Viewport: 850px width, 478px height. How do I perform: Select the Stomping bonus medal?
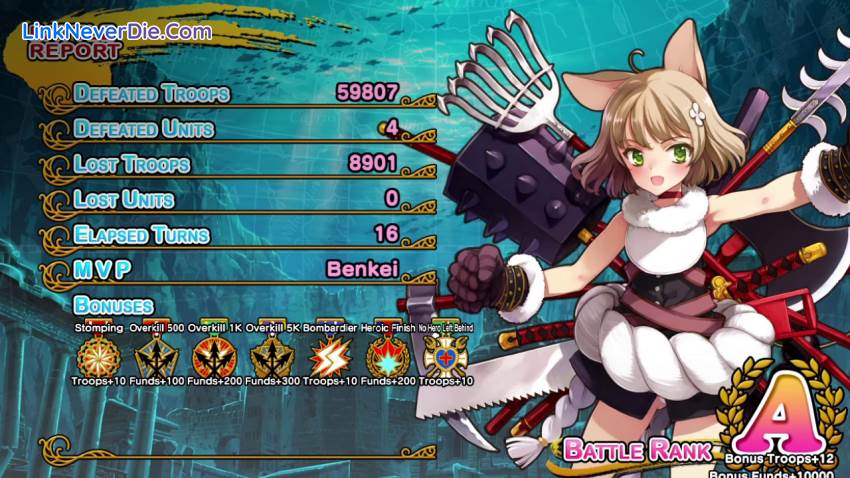[x=99, y=355]
